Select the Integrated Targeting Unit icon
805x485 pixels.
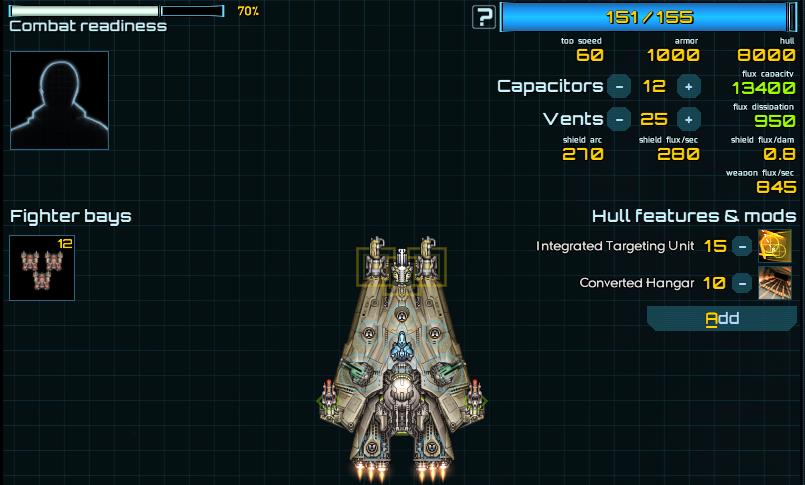[x=775, y=246]
